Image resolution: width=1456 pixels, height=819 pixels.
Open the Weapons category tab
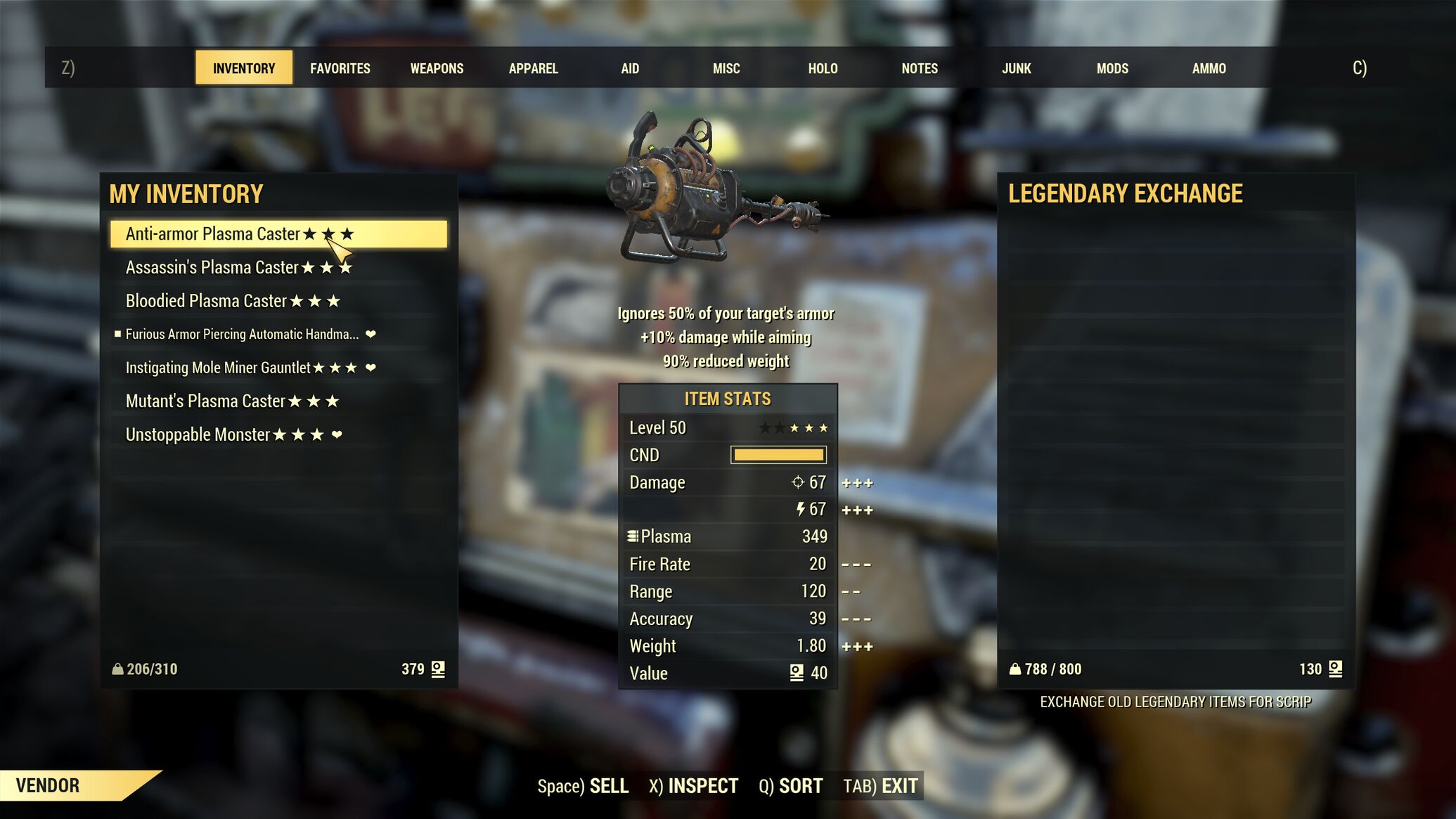437,68
